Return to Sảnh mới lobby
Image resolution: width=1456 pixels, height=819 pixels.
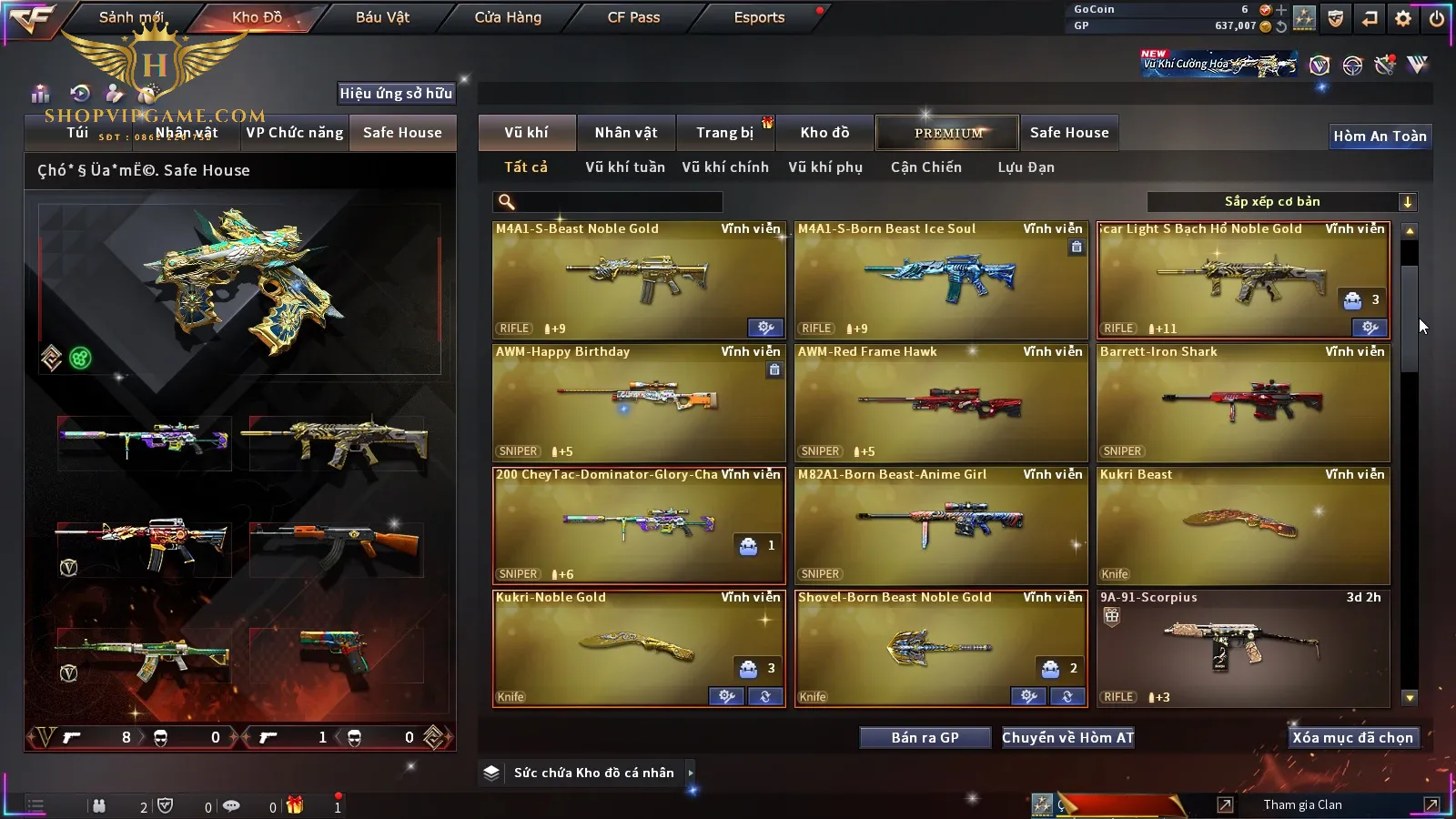coord(130,17)
